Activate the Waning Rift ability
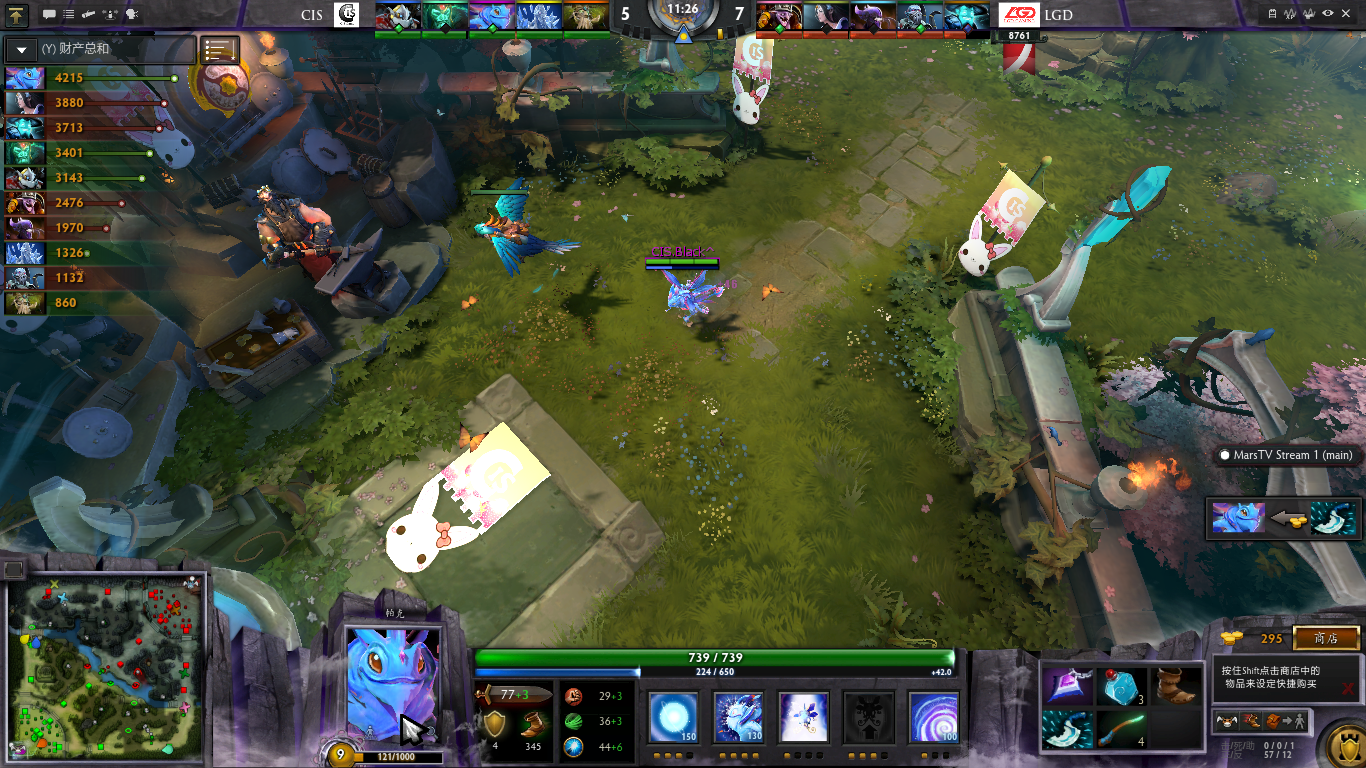Screen dimensions: 1366x768 click(x=738, y=717)
